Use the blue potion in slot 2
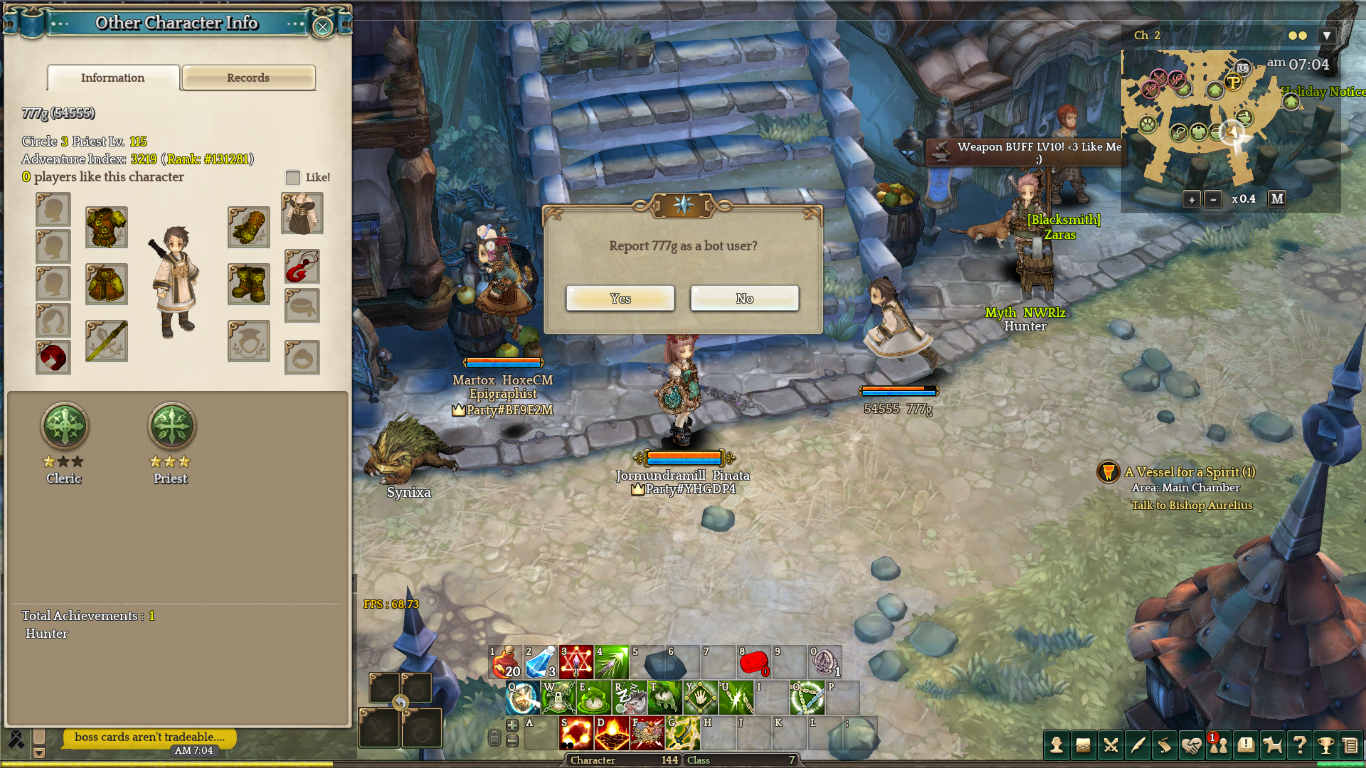The image size is (1366, 768). (x=541, y=661)
